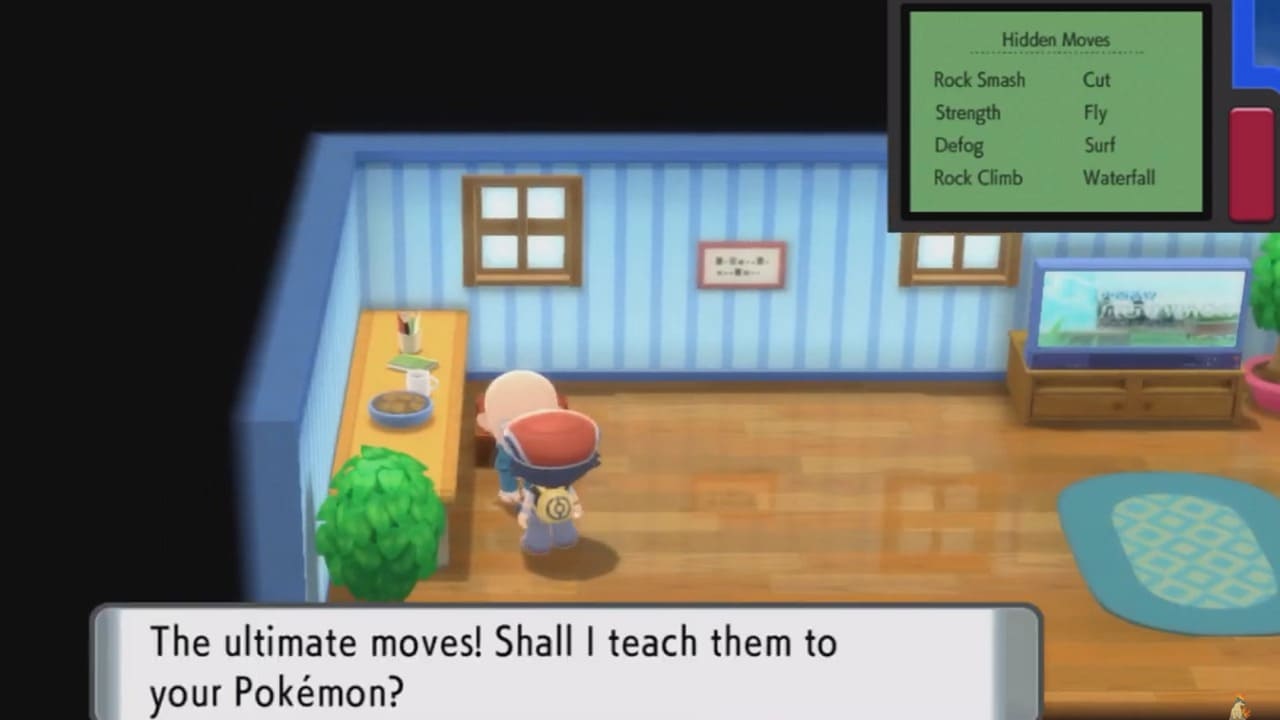Screen dimensions: 1280x720
Task: Pick Rock Climb in the moves panel
Action: [980, 178]
